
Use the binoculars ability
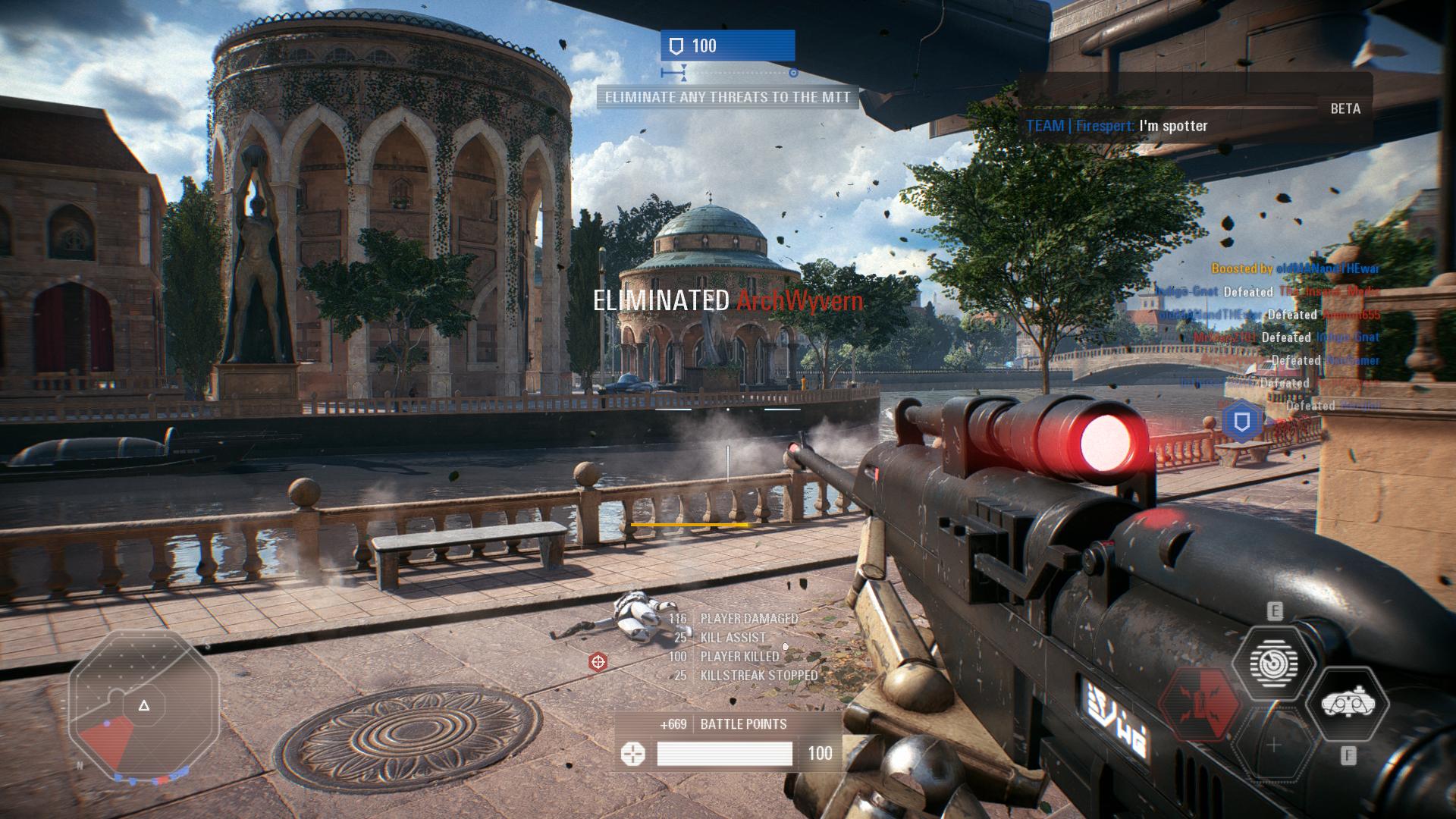tap(1348, 705)
